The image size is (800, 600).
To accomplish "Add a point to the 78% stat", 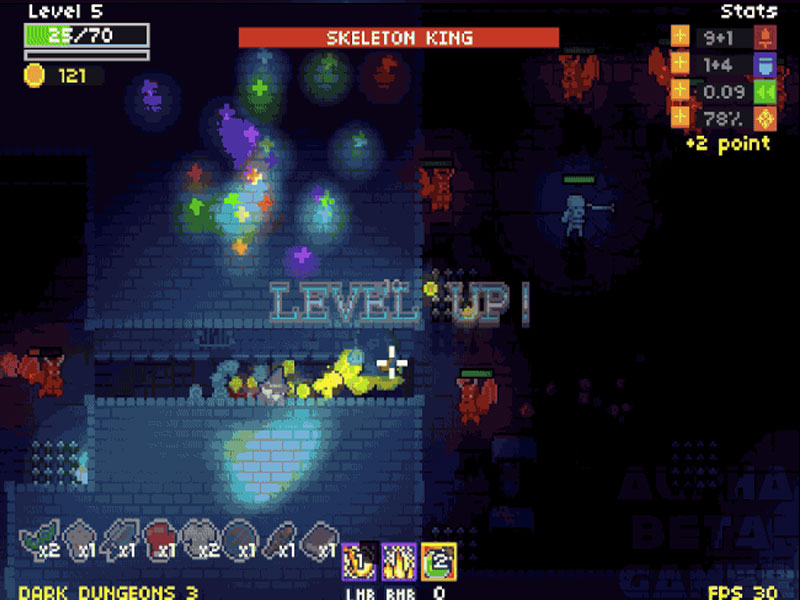I will pyautogui.click(x=680, y=118).
